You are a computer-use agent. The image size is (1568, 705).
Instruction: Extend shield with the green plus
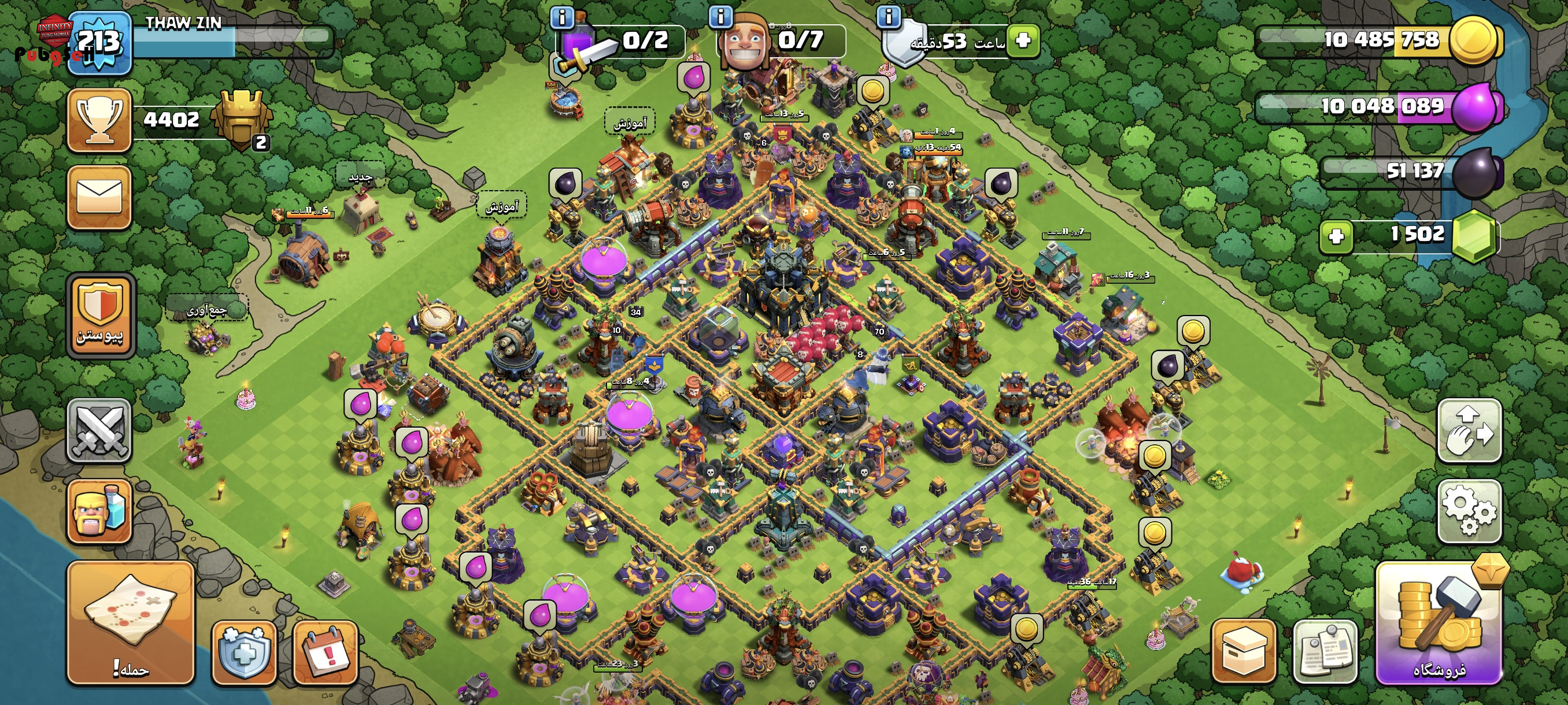(x=1023, y=41)
